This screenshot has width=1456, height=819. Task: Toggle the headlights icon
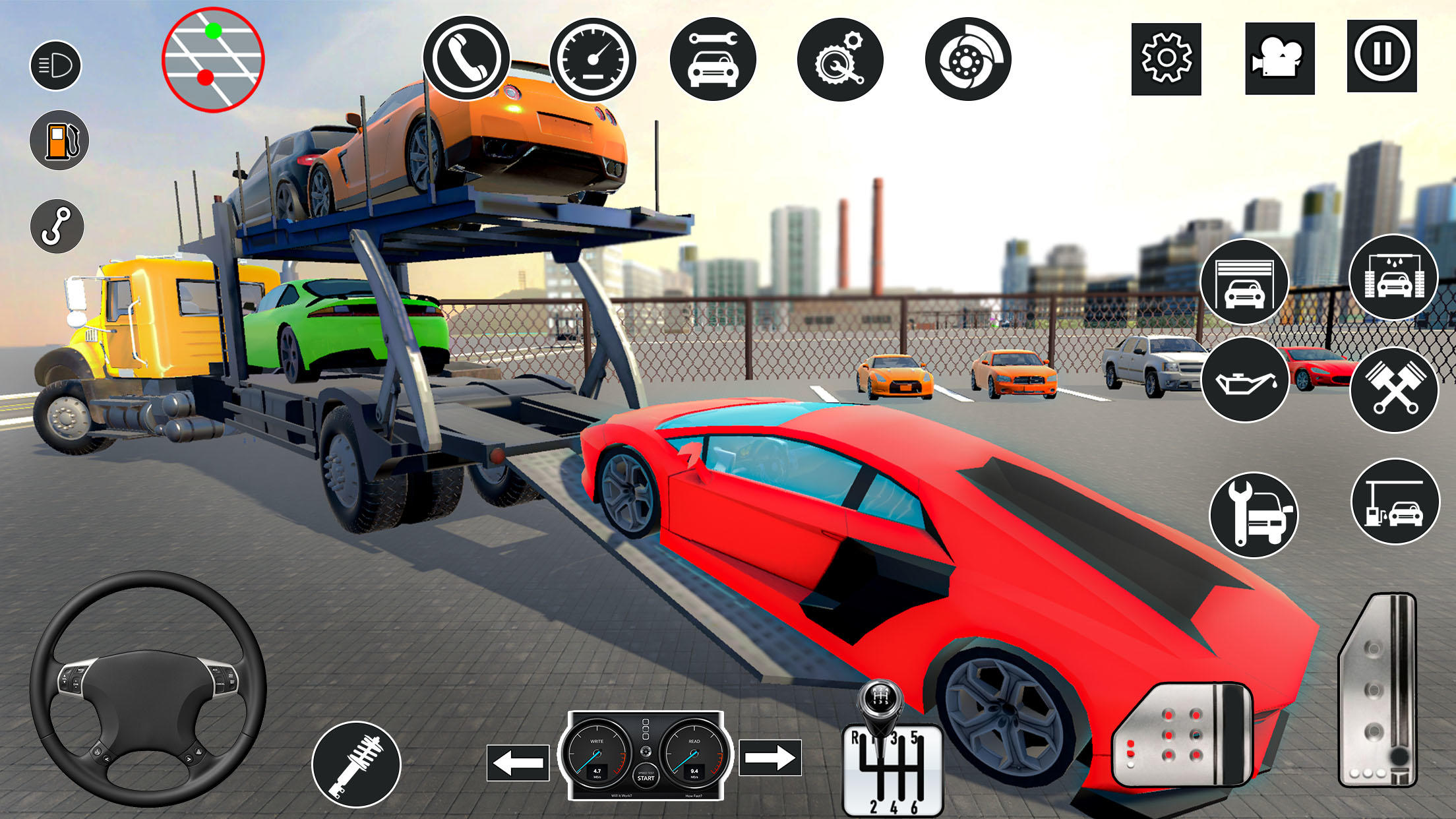click(x=55, y=65)
